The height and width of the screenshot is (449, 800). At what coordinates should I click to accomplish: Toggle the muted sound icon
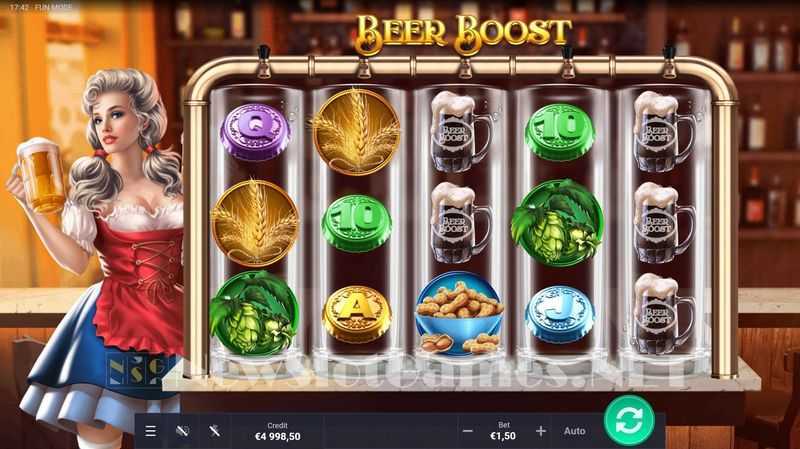182,431
